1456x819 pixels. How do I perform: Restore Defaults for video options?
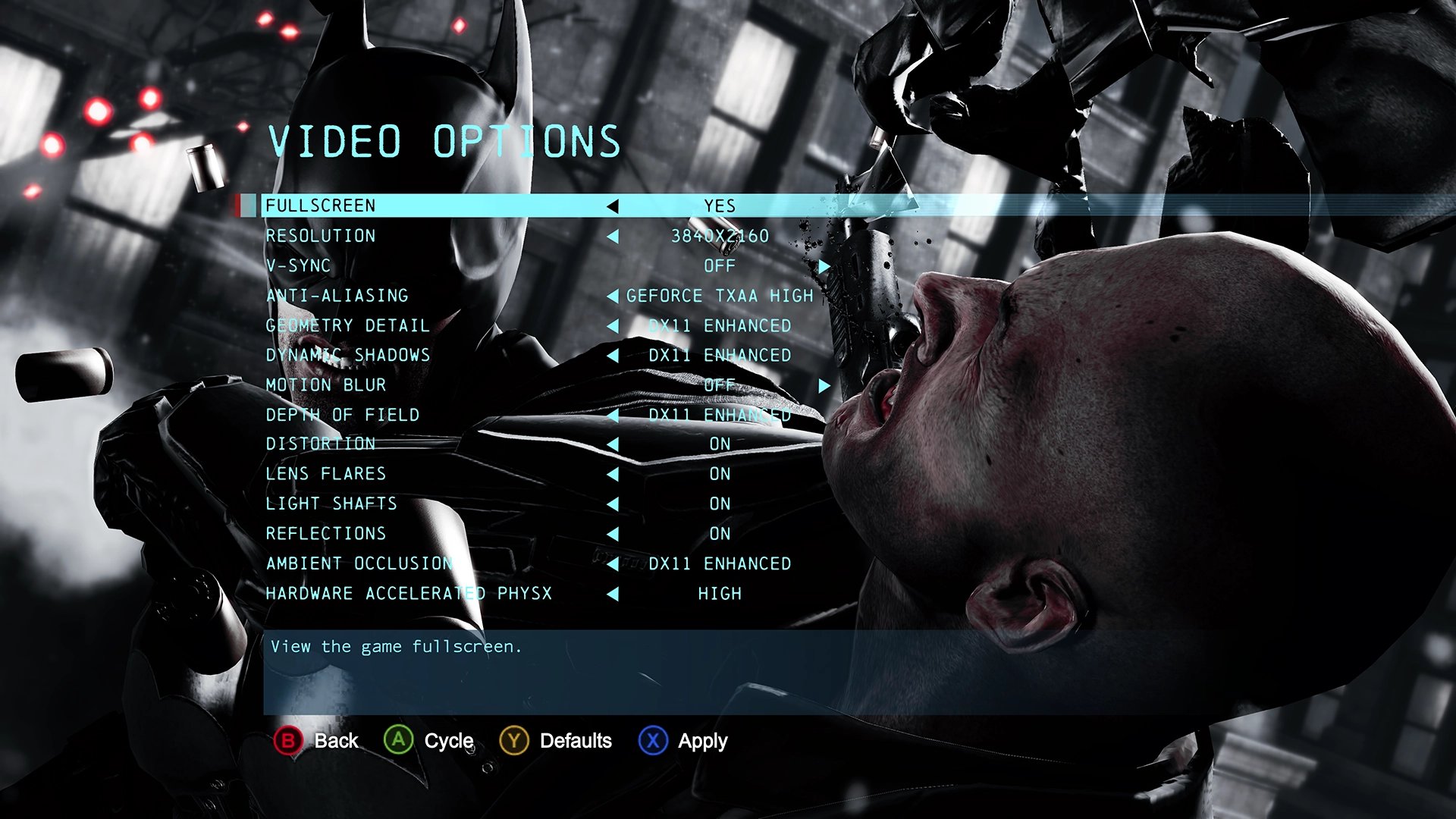514,741
